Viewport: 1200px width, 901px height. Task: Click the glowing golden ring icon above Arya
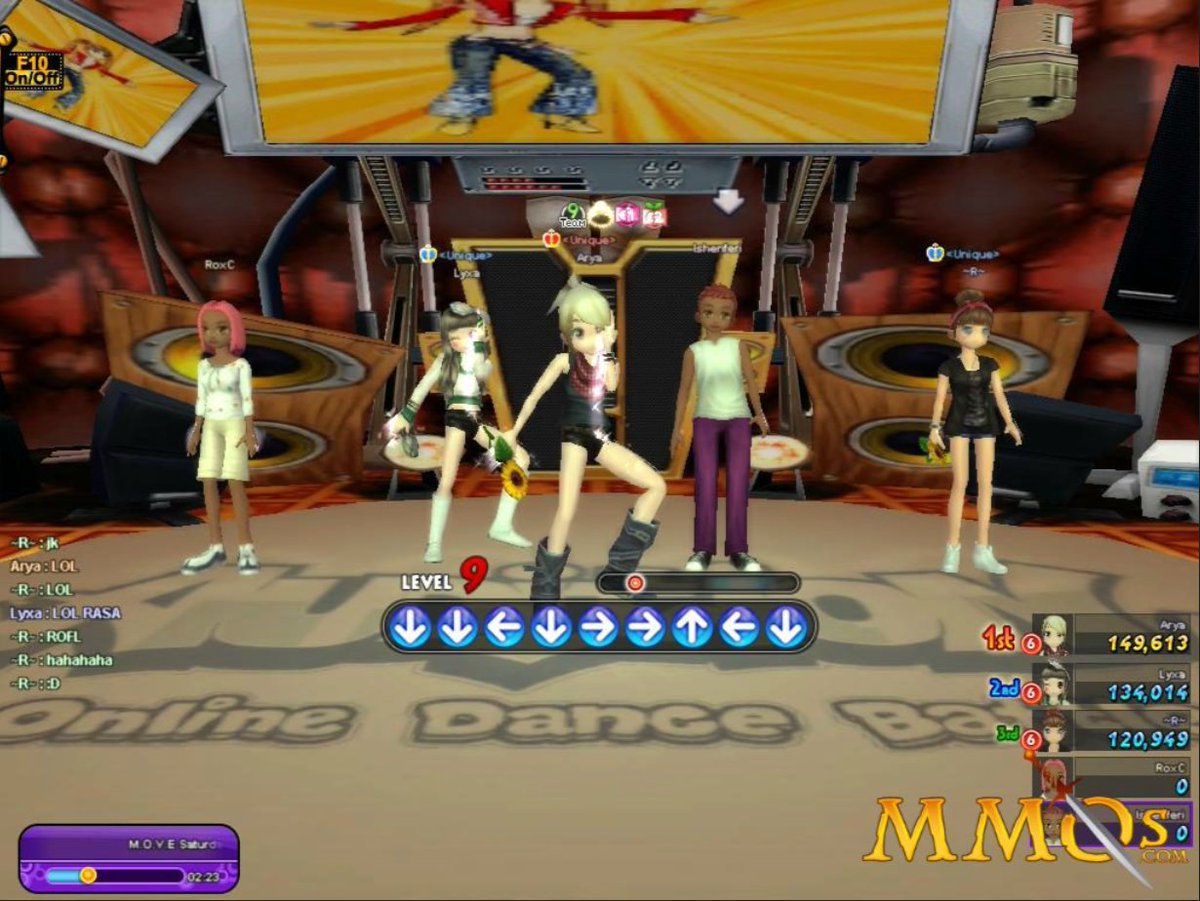600,214
